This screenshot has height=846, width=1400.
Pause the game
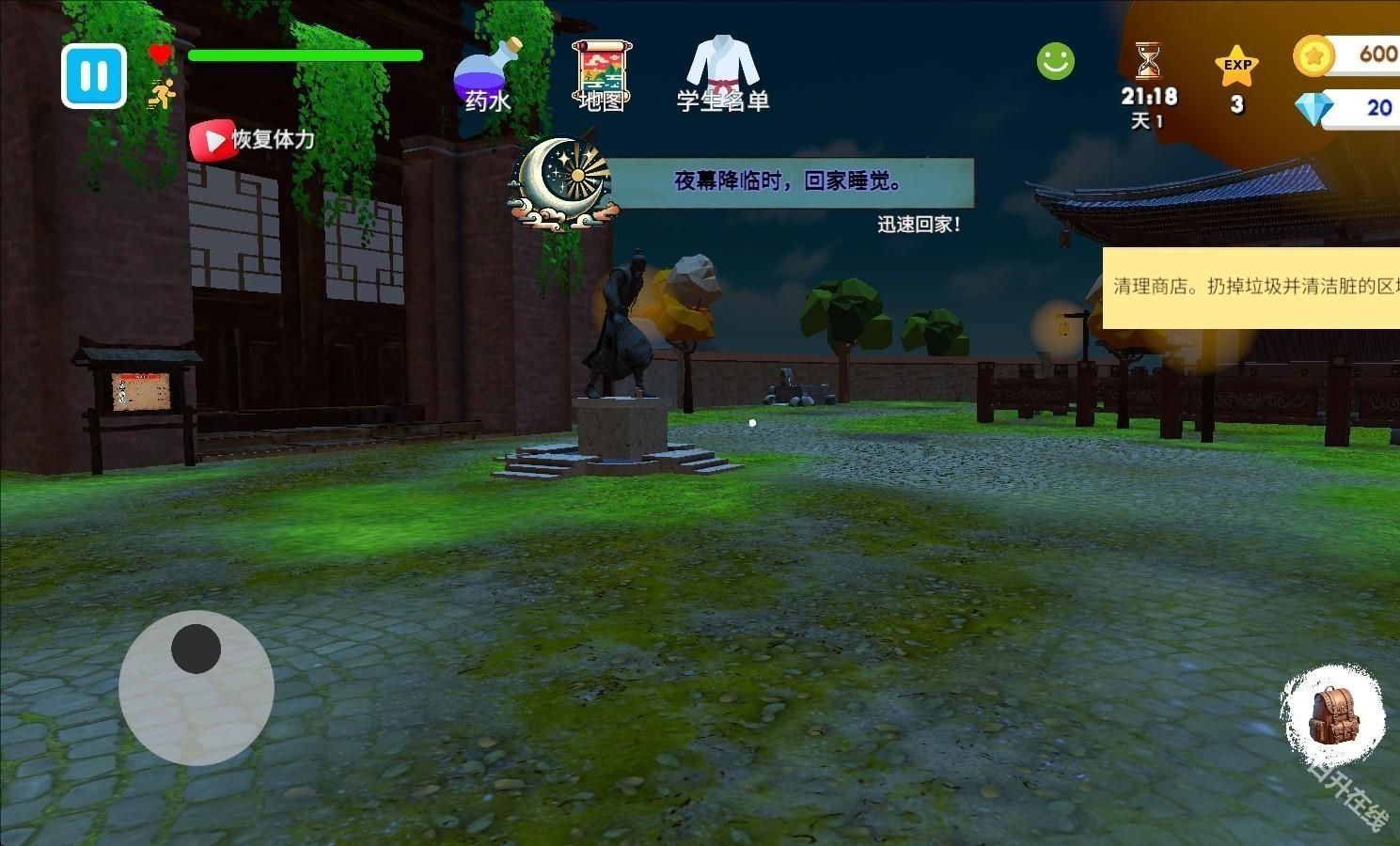click(92, 76)
